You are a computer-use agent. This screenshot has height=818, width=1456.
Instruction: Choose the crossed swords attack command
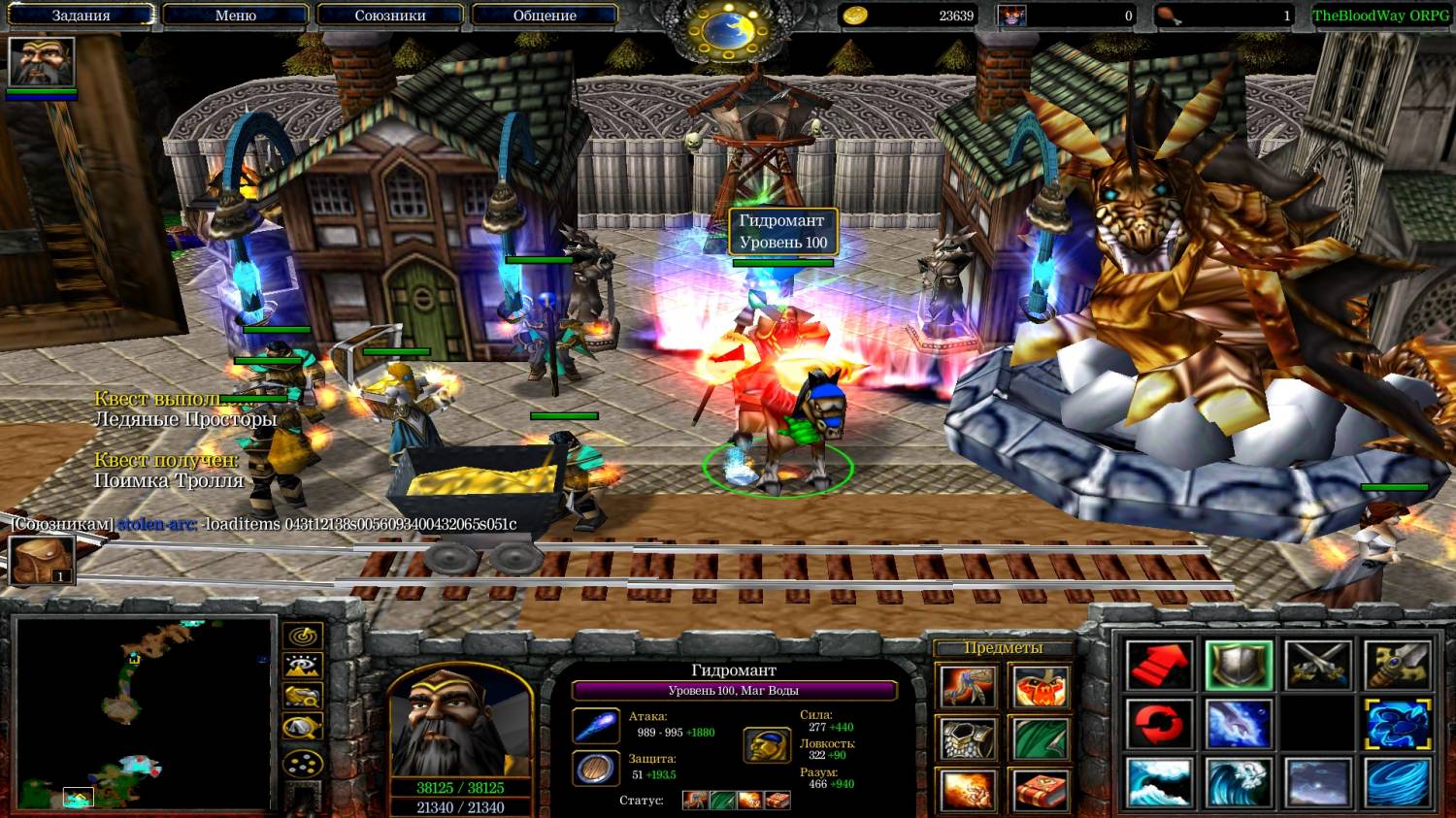click(1318, 666)
